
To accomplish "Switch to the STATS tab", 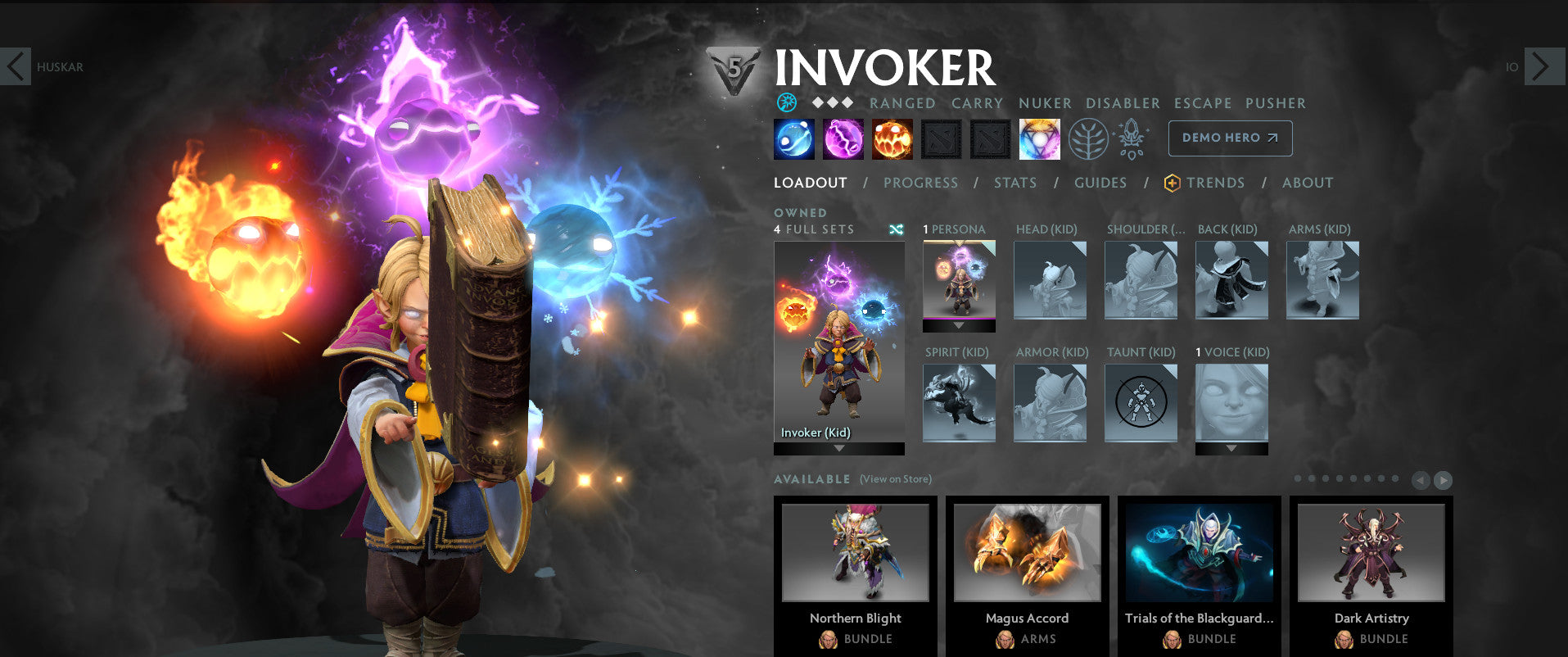I will pos(1015,183).
